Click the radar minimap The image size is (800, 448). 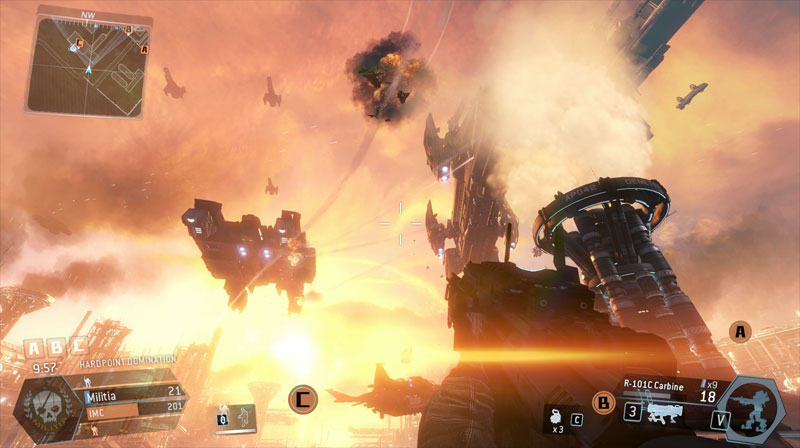[88, 64]
